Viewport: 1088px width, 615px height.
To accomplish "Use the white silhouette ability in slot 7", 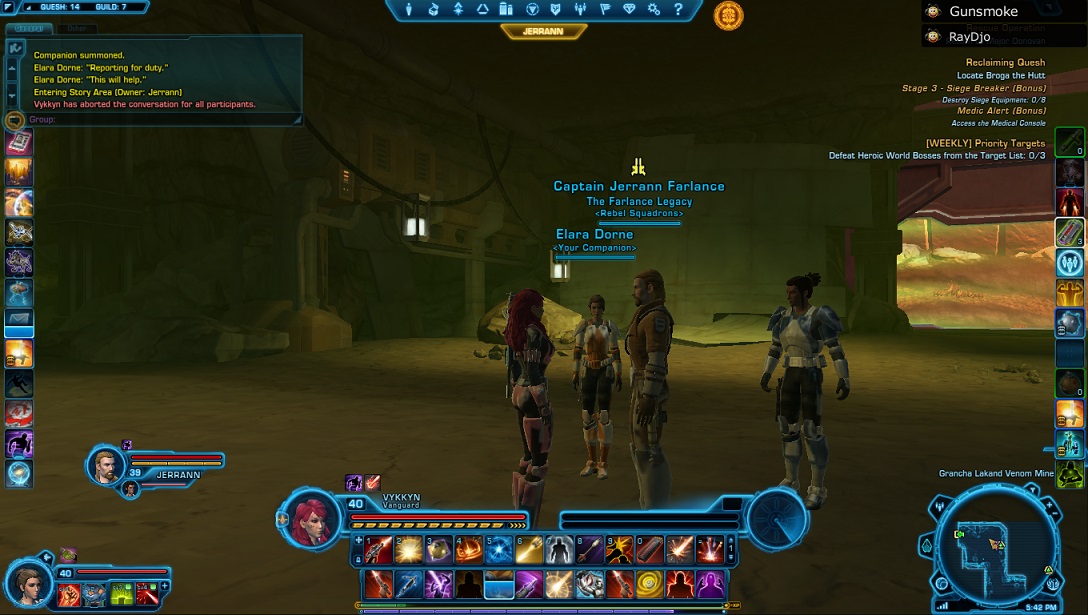I will [x=559, y=549].
